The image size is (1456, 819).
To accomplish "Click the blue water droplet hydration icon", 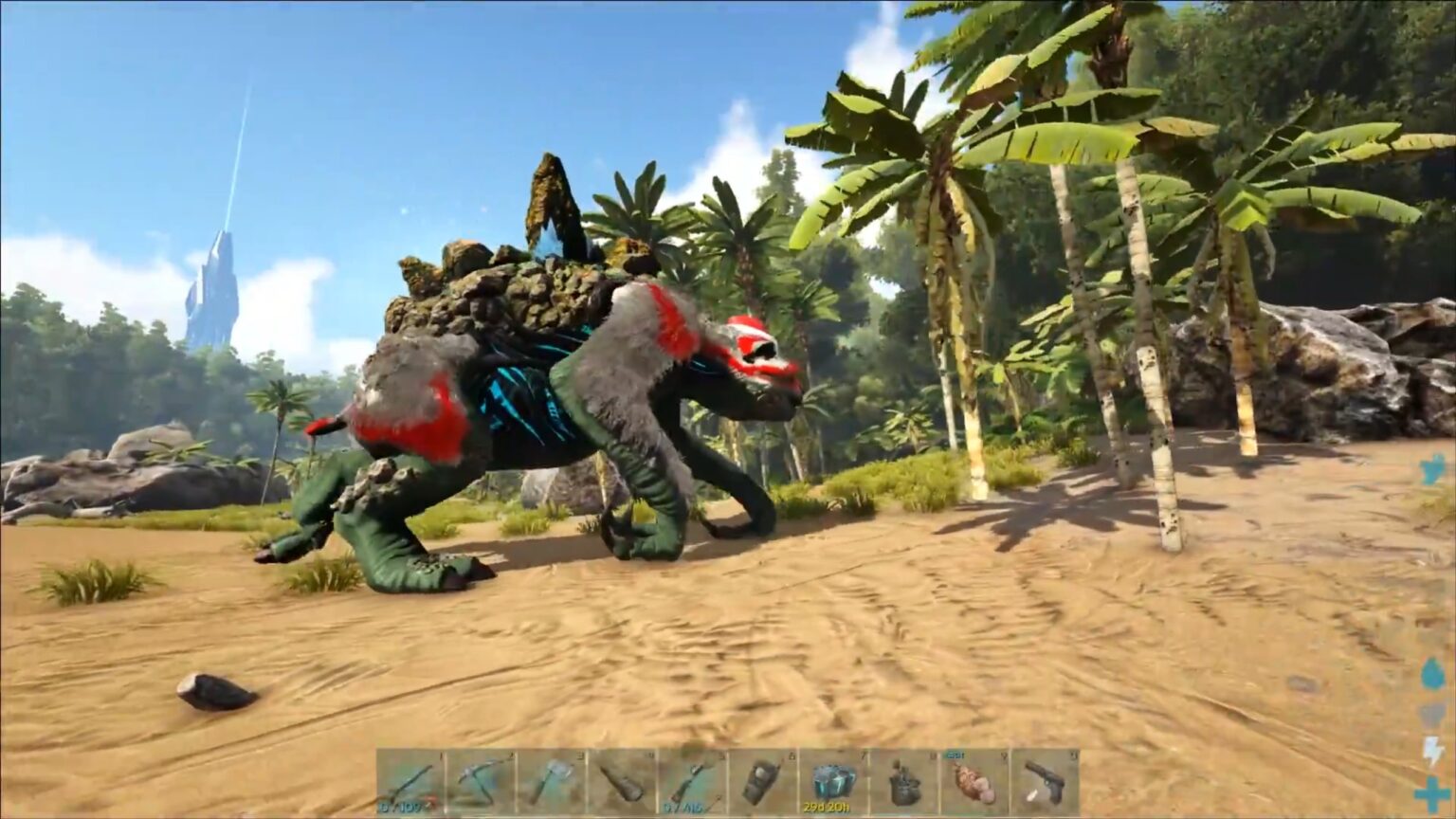I will 1431,673.
